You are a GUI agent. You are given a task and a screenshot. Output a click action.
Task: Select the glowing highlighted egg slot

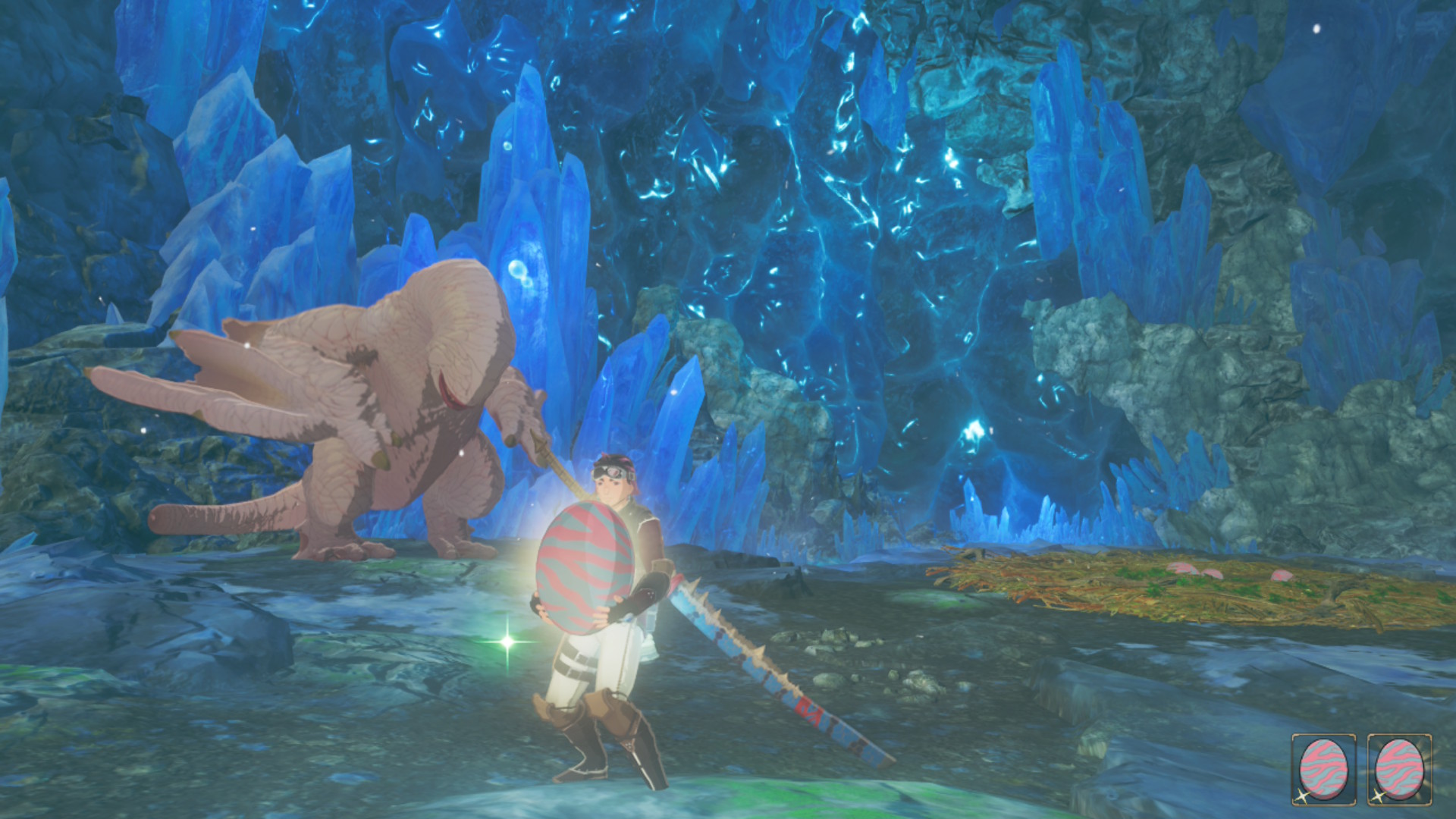click(1399, 769)
